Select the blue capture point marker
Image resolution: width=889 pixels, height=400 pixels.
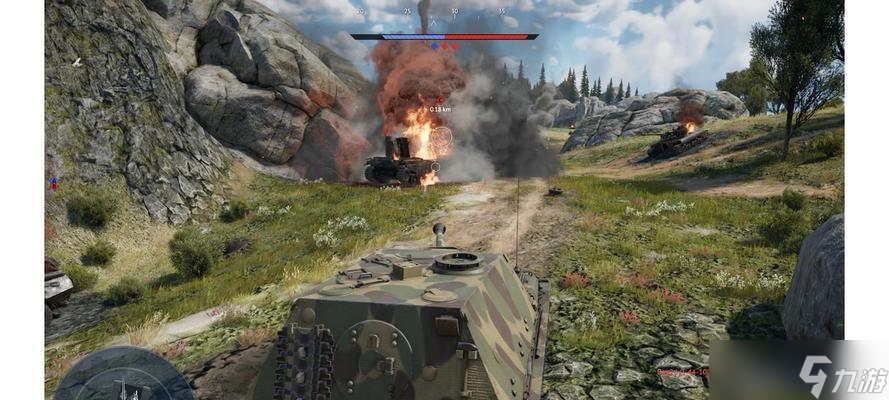pos(434,46)
